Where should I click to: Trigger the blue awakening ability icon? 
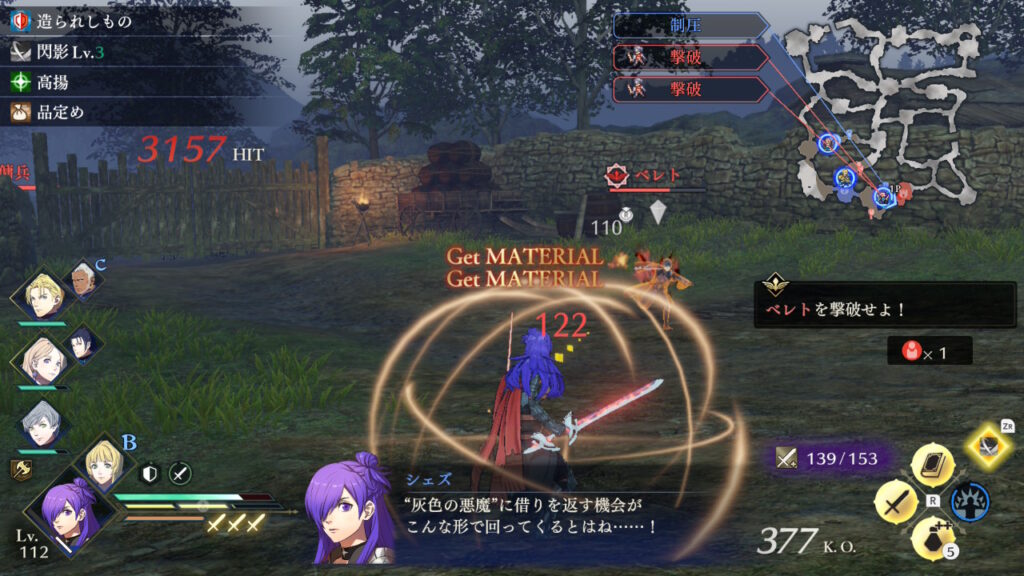coord(968,502)
